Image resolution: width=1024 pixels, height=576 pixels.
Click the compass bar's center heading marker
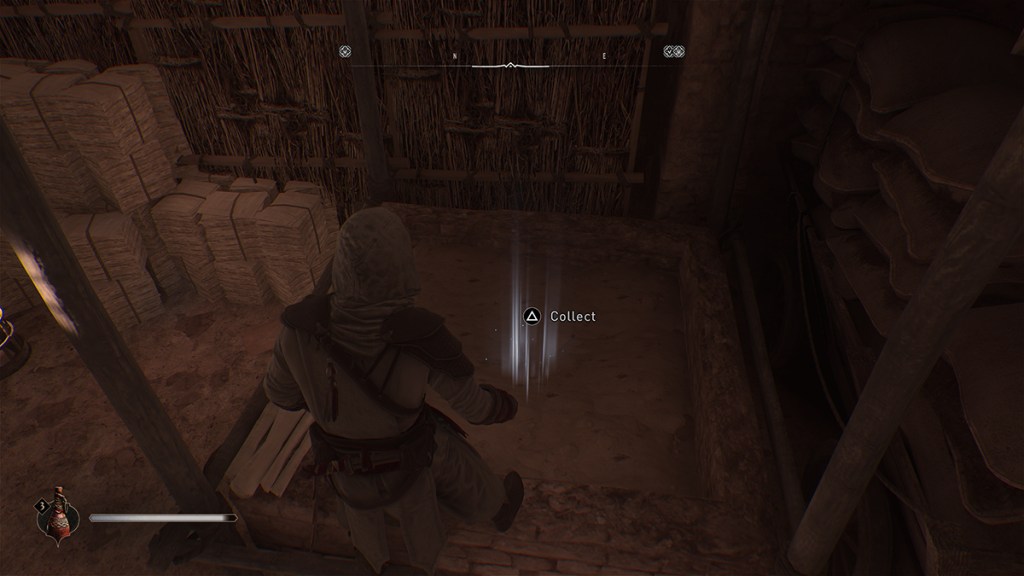tap(510, 65)
